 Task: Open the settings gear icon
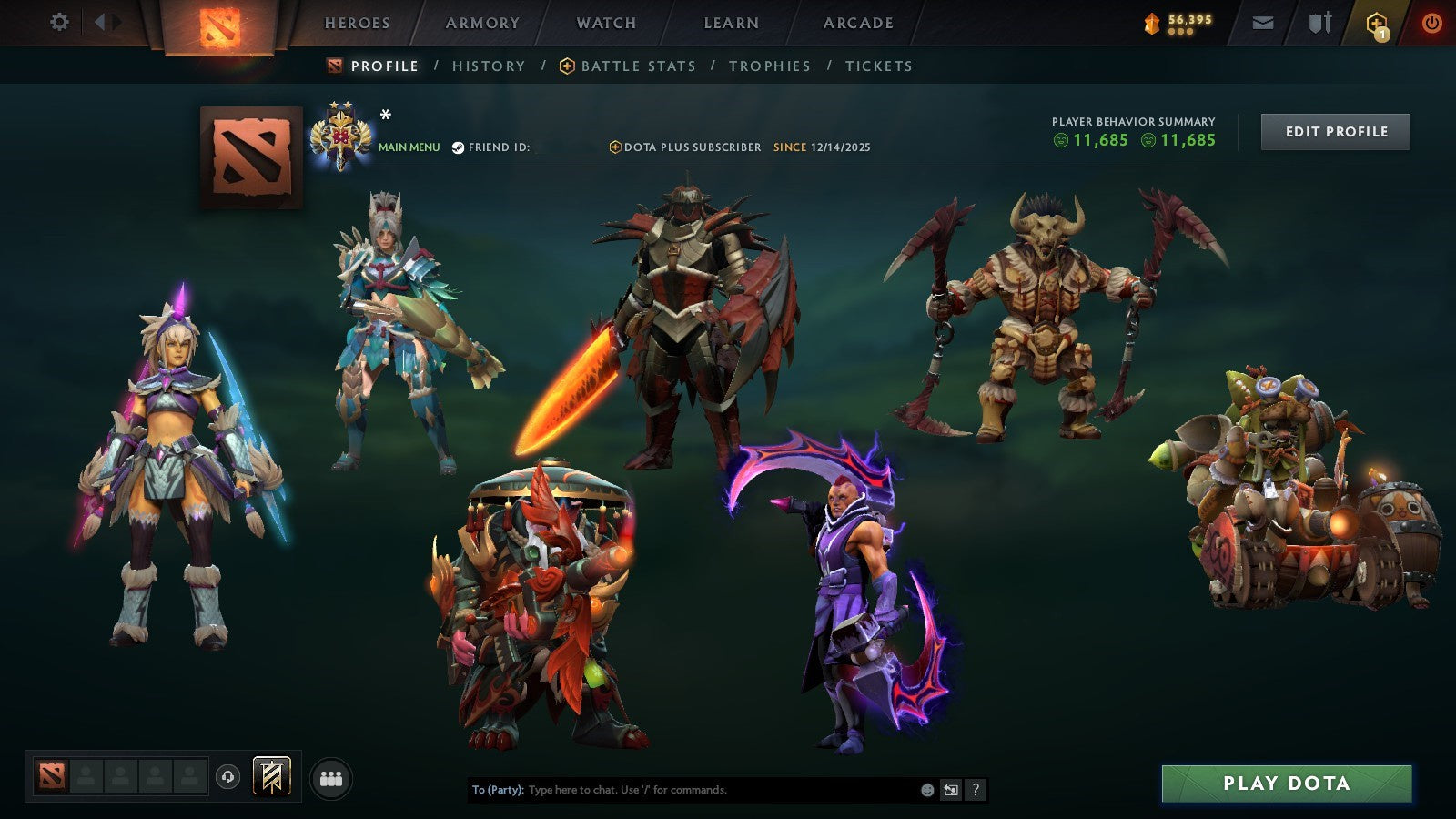pyautogui.click(x=59, y=21)
